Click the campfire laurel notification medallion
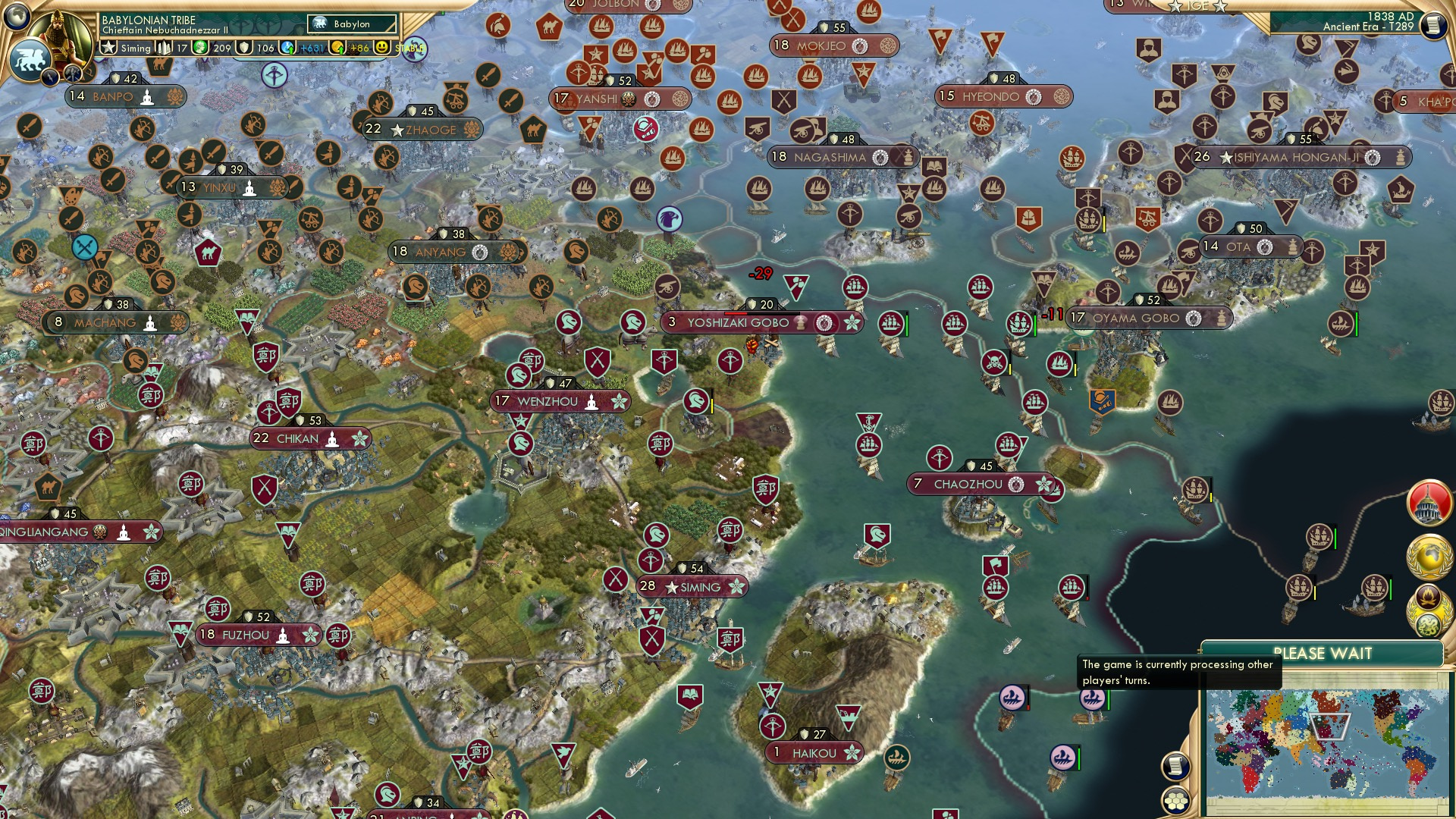This screenshot has height=819, width=1456. click(x=1429, y=596)
